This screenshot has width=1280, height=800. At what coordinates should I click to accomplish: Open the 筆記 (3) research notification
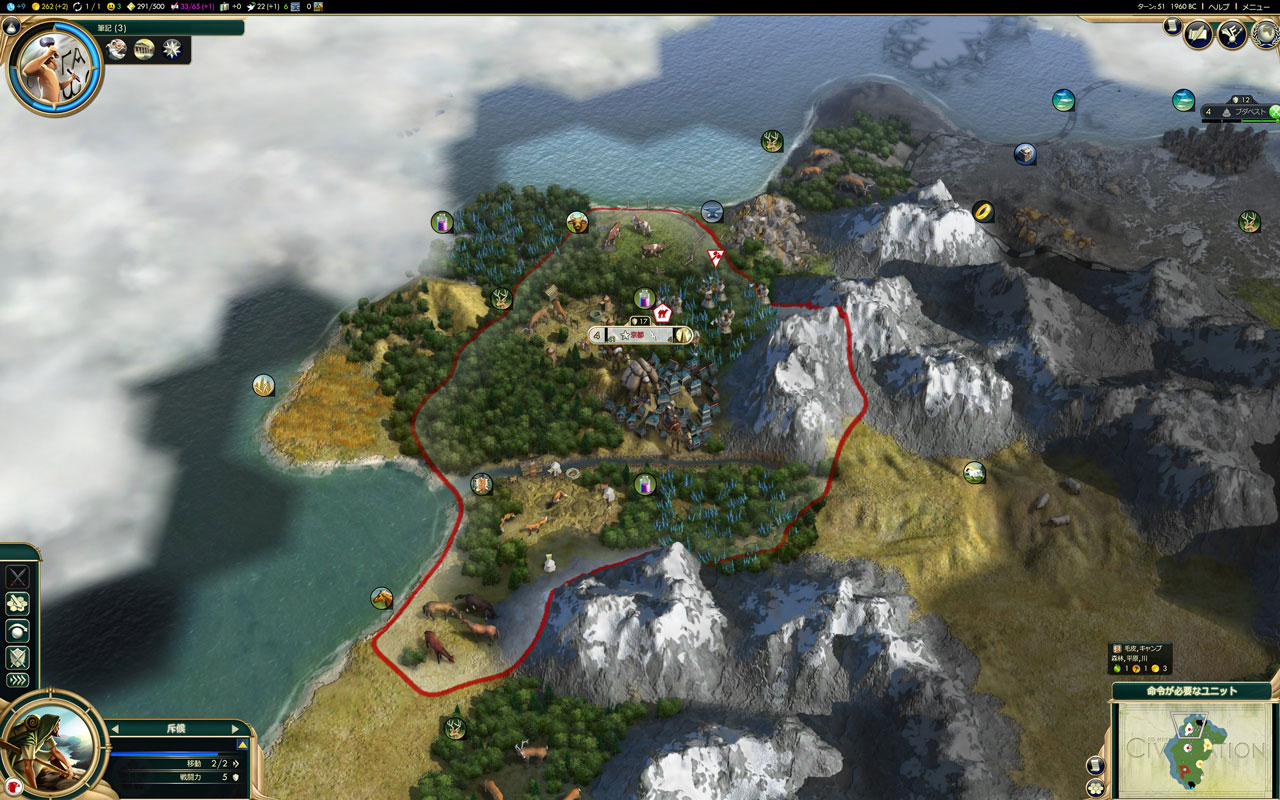pyautogui.click(x=110, y=28)
